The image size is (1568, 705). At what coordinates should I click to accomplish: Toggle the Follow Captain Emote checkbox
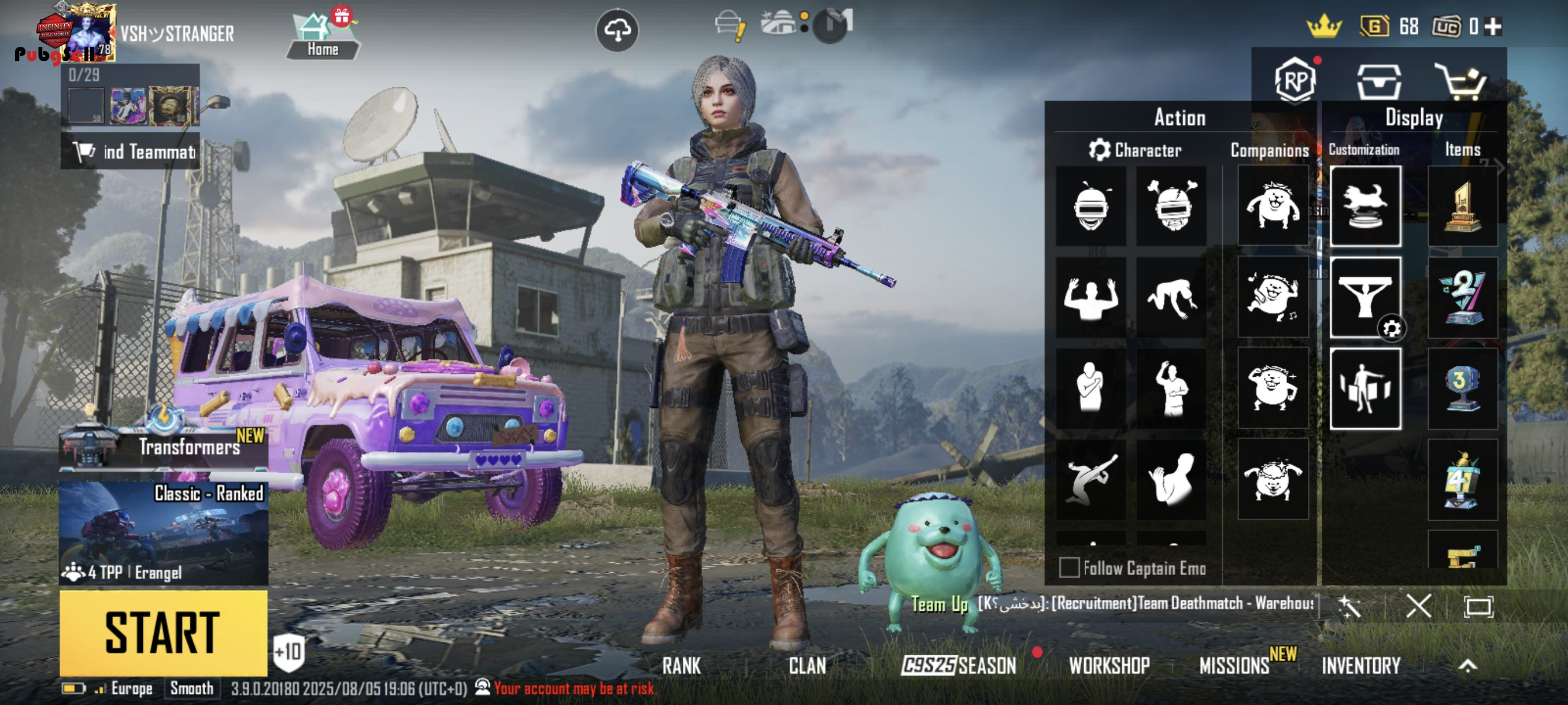pos(1070,568)
